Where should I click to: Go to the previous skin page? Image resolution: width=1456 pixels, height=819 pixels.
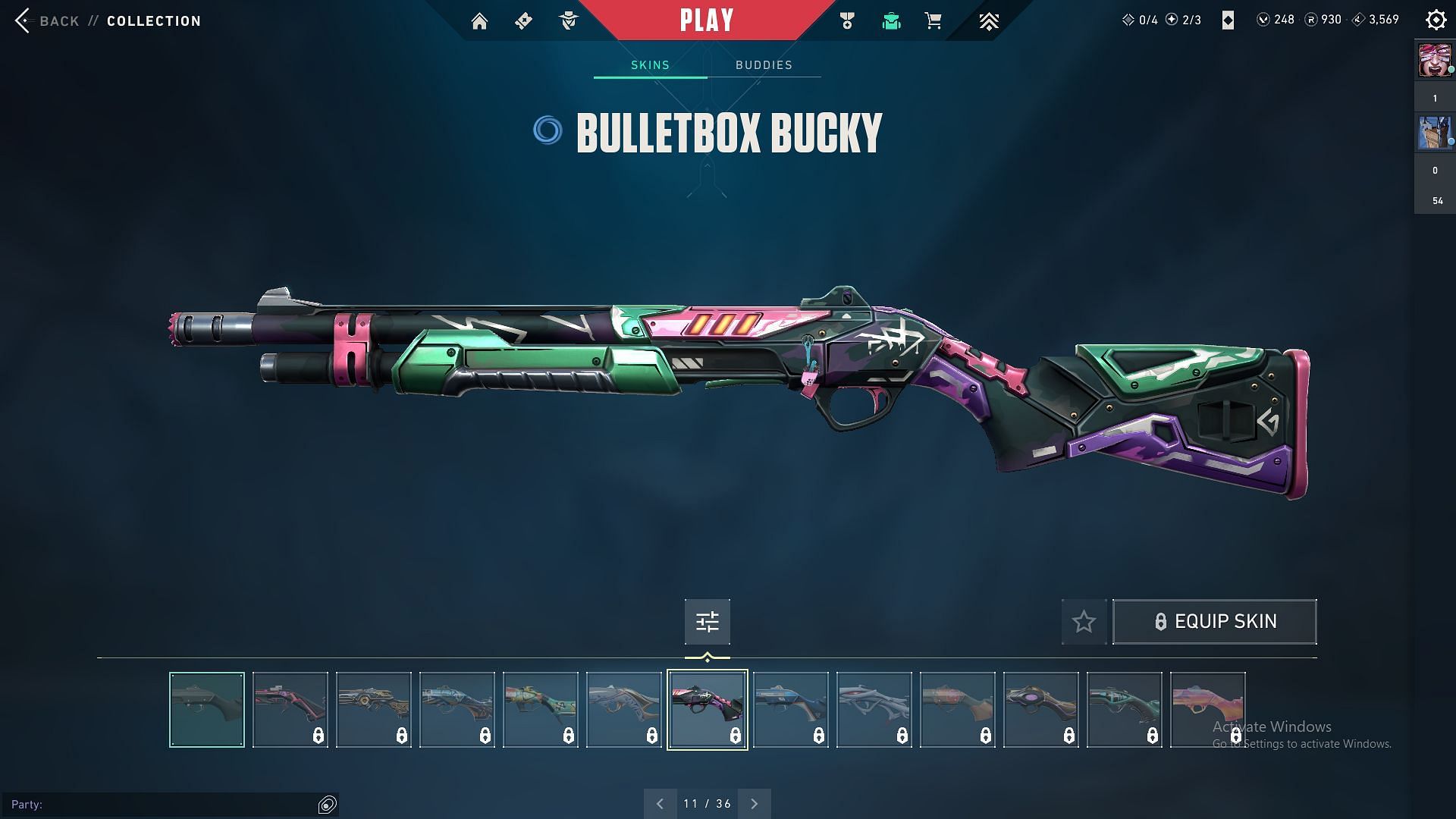[660, 804]
